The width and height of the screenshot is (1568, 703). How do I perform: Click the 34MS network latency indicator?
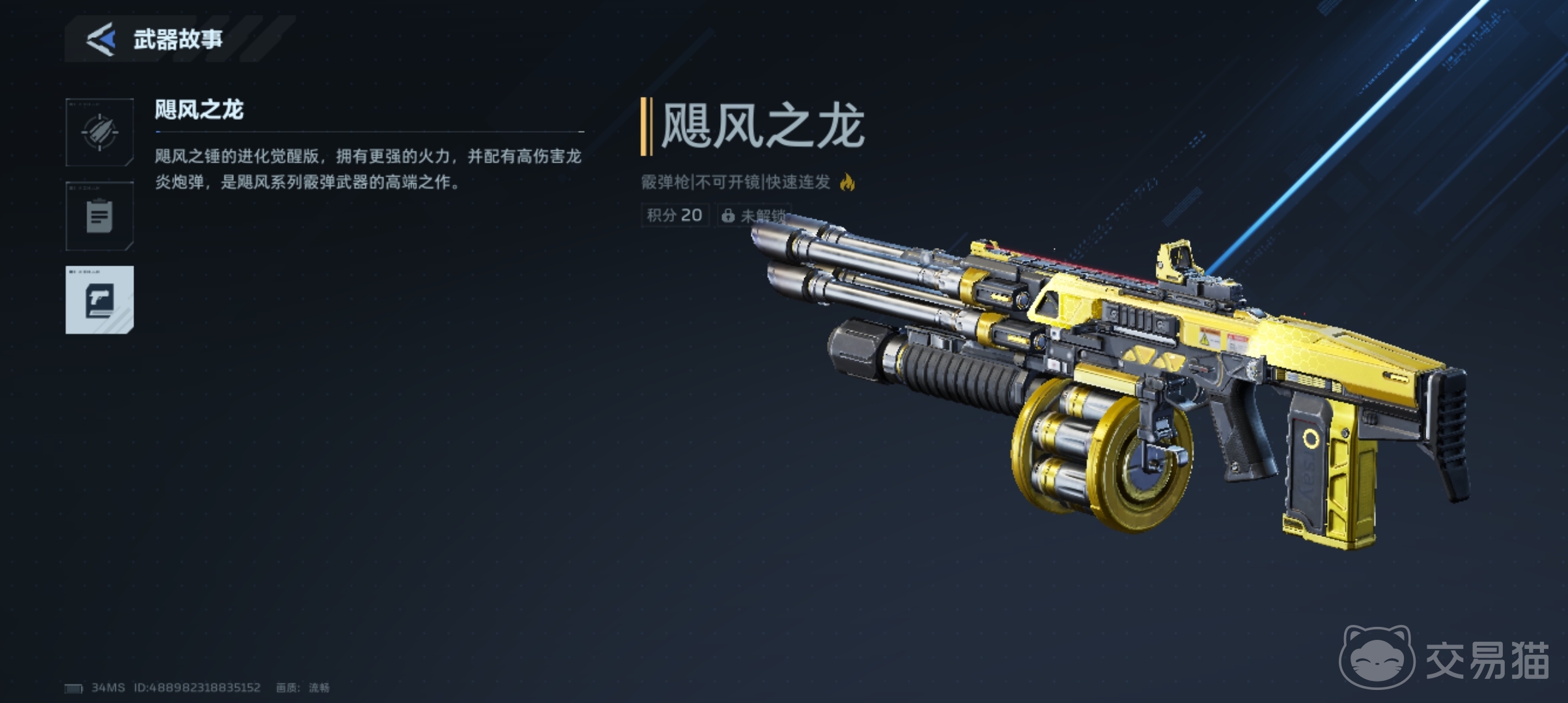point(108,686)
